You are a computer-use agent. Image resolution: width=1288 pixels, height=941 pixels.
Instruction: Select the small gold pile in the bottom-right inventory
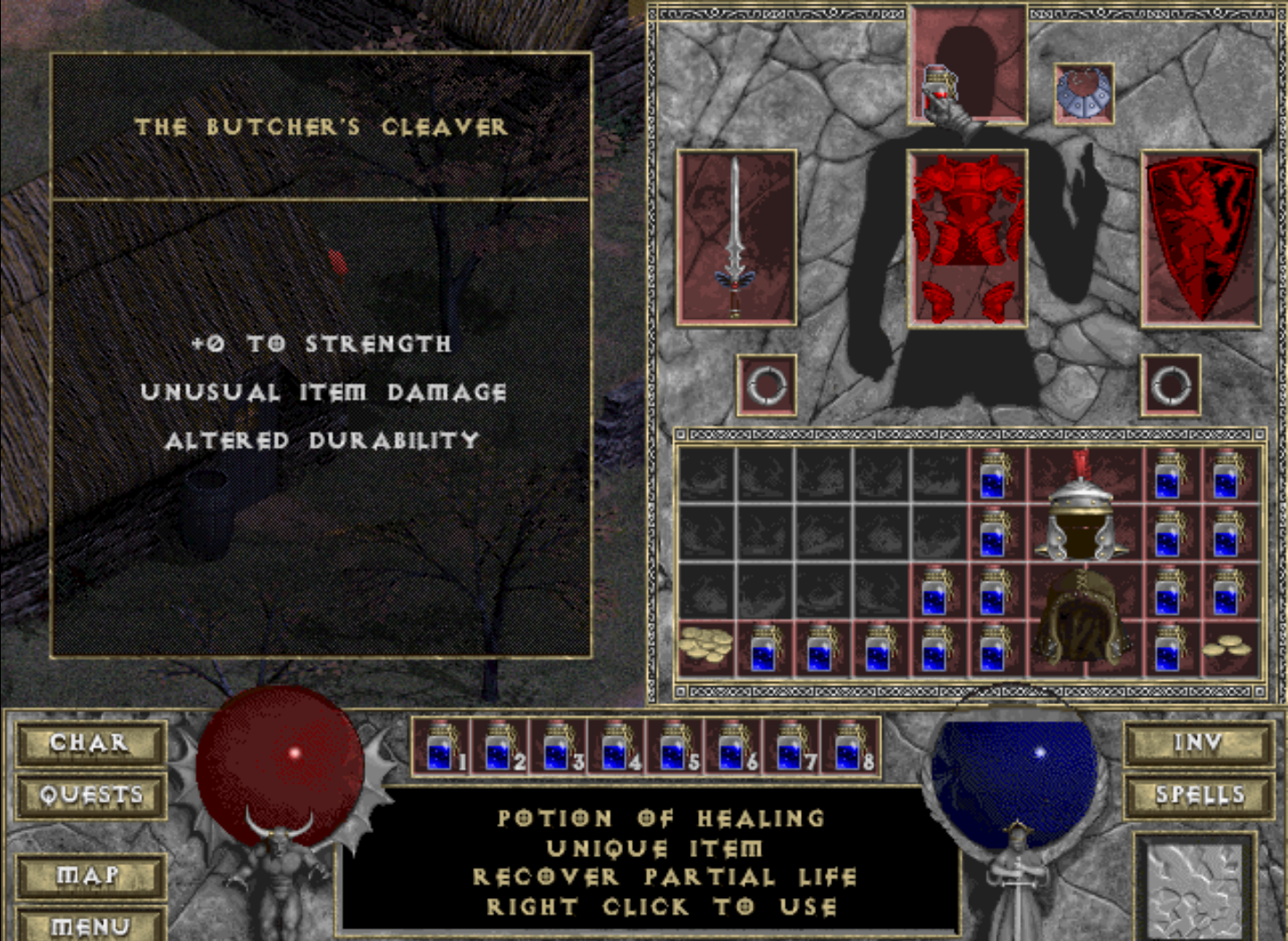pyautogui.click(x=1227, y=650)
